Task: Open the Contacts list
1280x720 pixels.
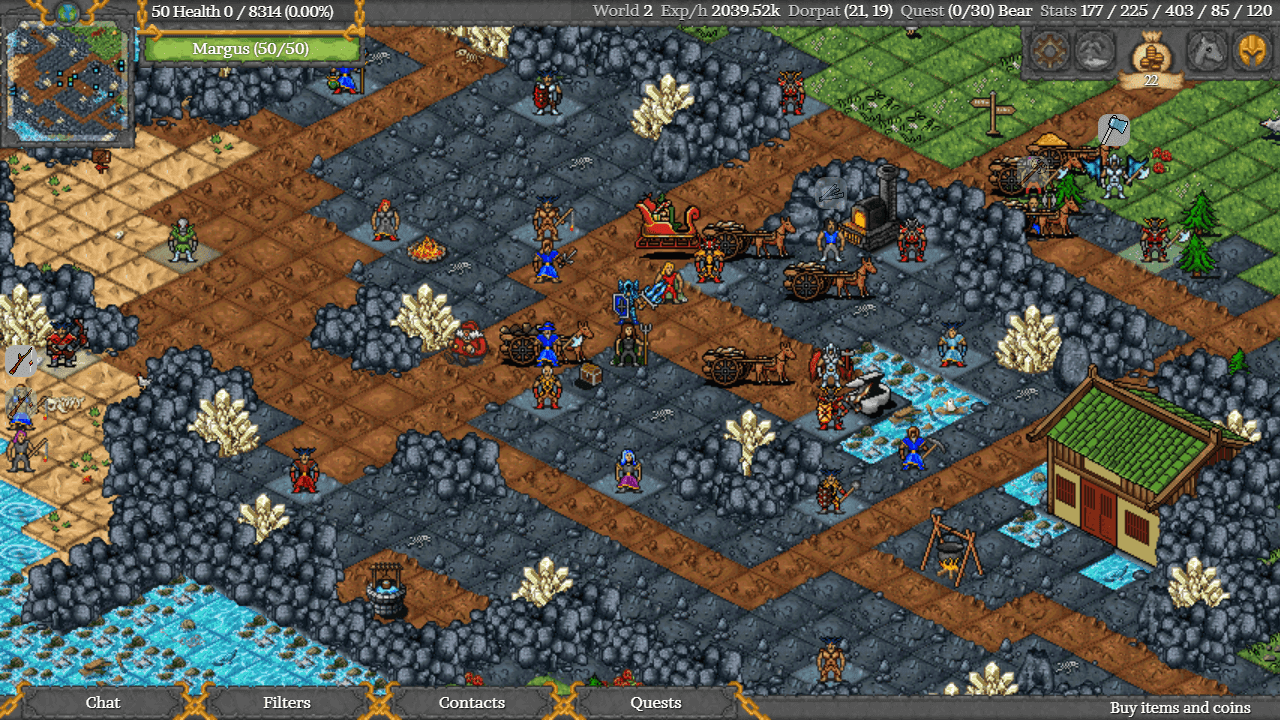Action: click(471, 703)
